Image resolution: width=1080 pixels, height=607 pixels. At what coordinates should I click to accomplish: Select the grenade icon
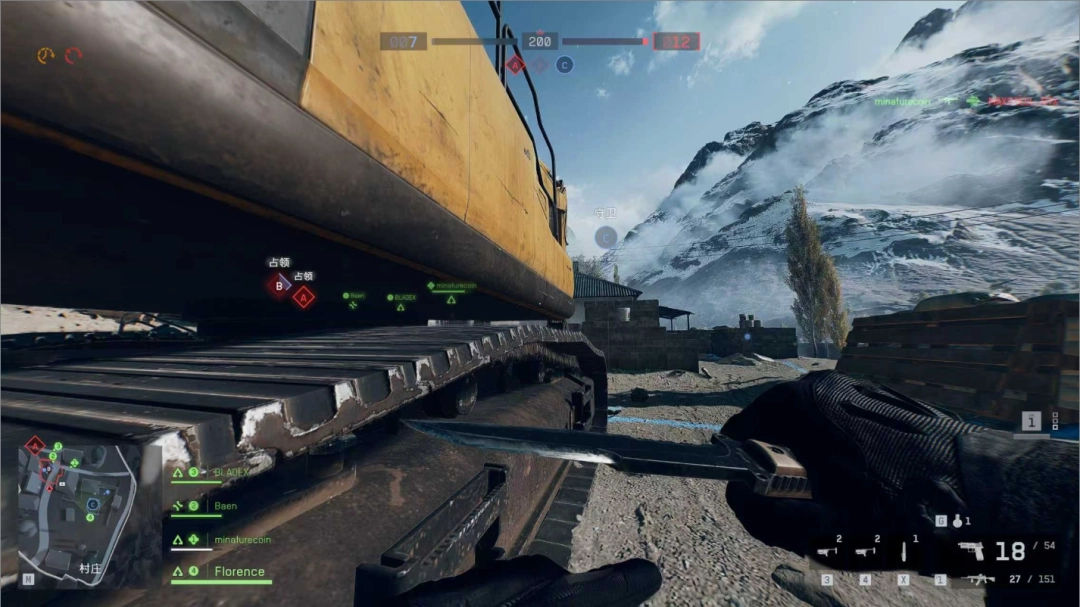[957, 521]
